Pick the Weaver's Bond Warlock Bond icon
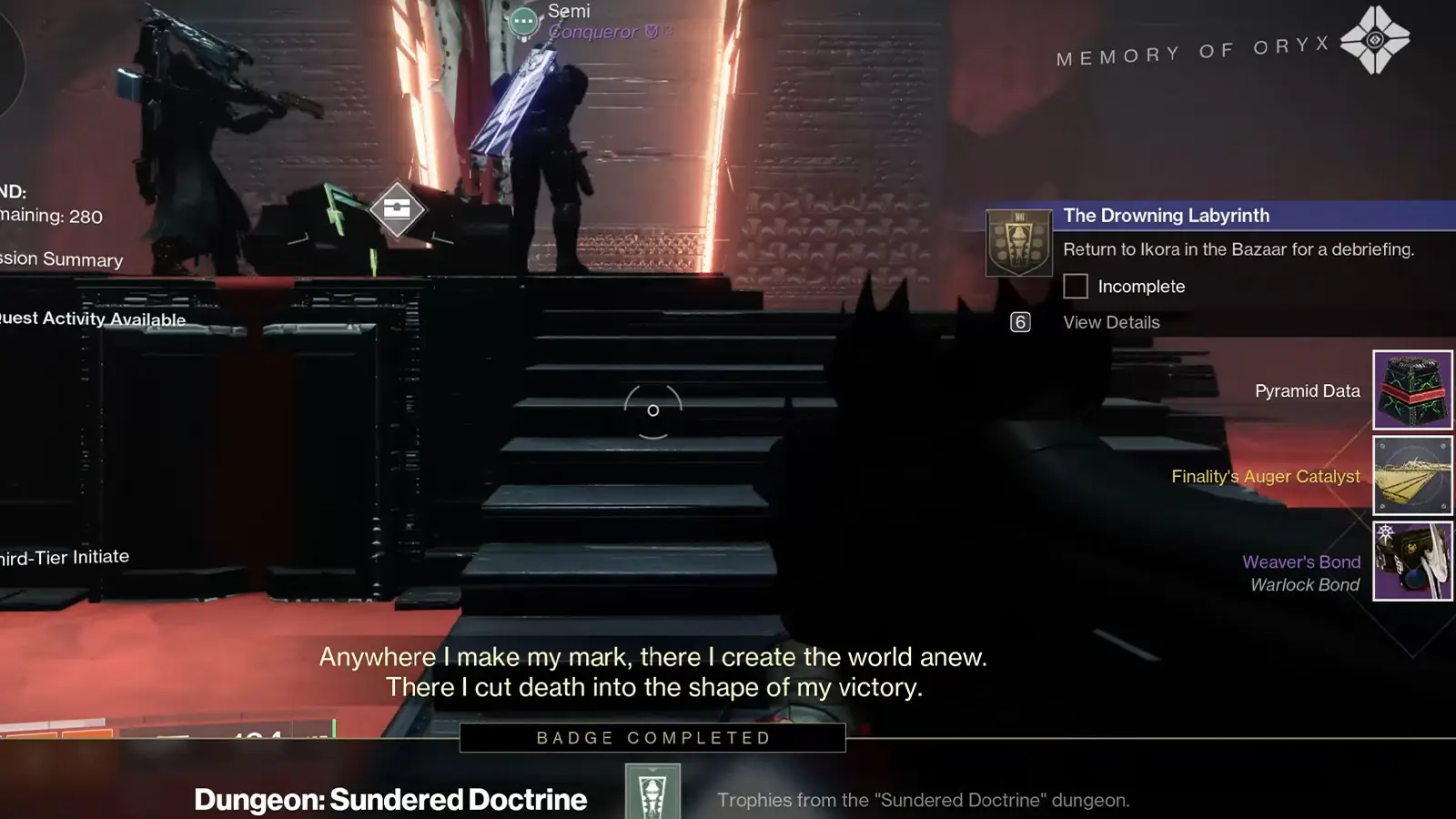The width and height of the screenshot is (1456, 819). [1412, 561]
